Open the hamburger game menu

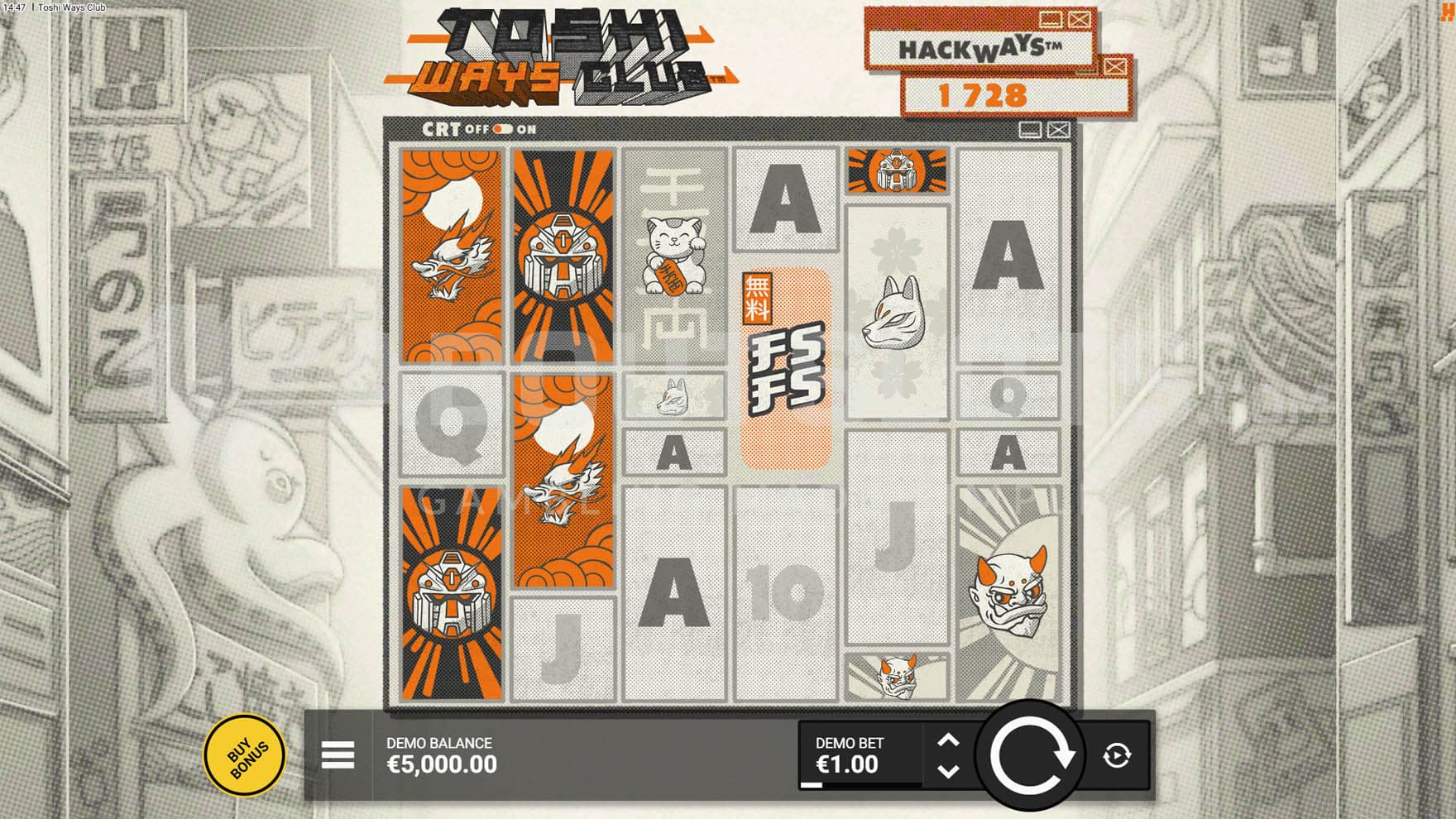tap(338, 755)
